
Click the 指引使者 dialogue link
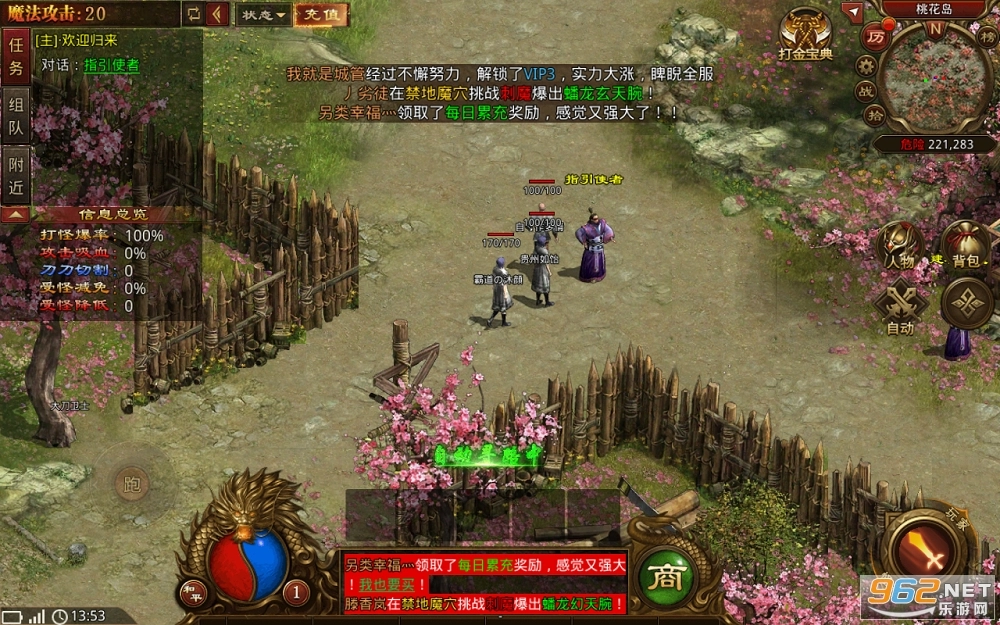pyautogui.click(x=111, y=65)
